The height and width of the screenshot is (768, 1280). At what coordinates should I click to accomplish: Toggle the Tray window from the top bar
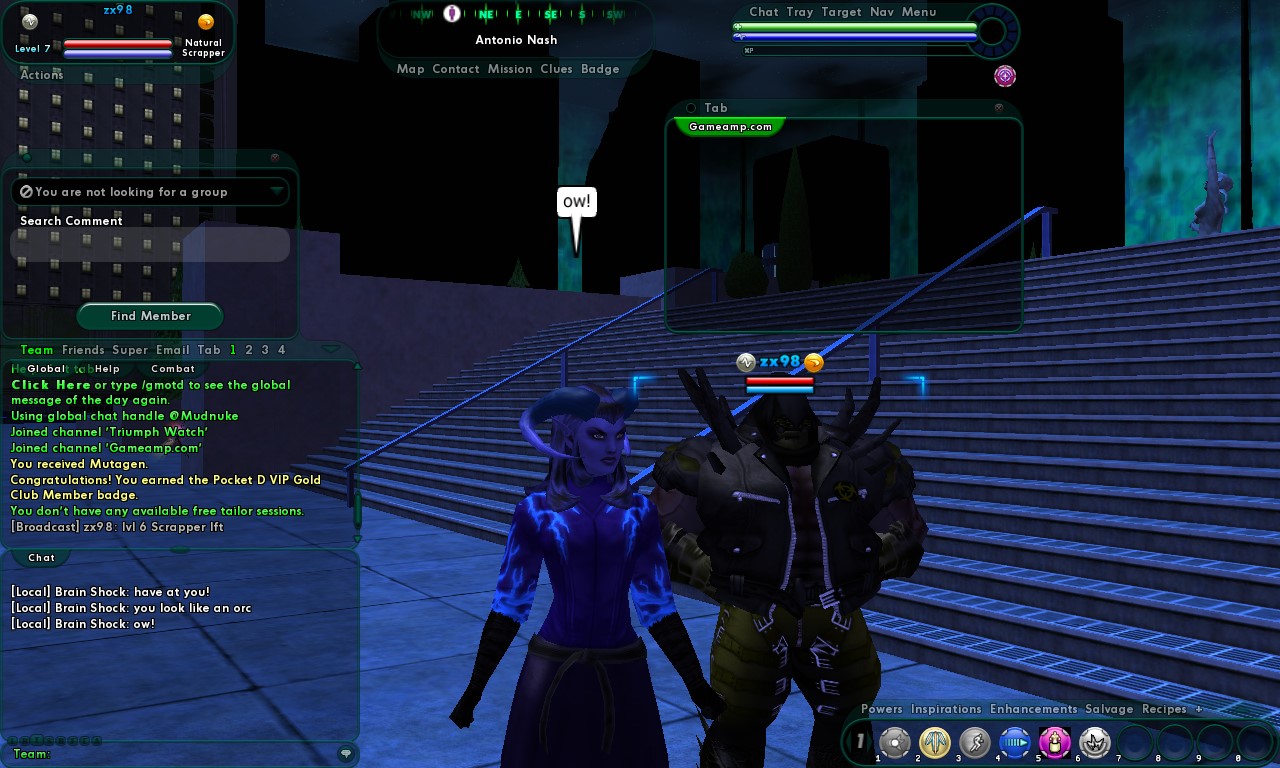click(x=800, y=12)
